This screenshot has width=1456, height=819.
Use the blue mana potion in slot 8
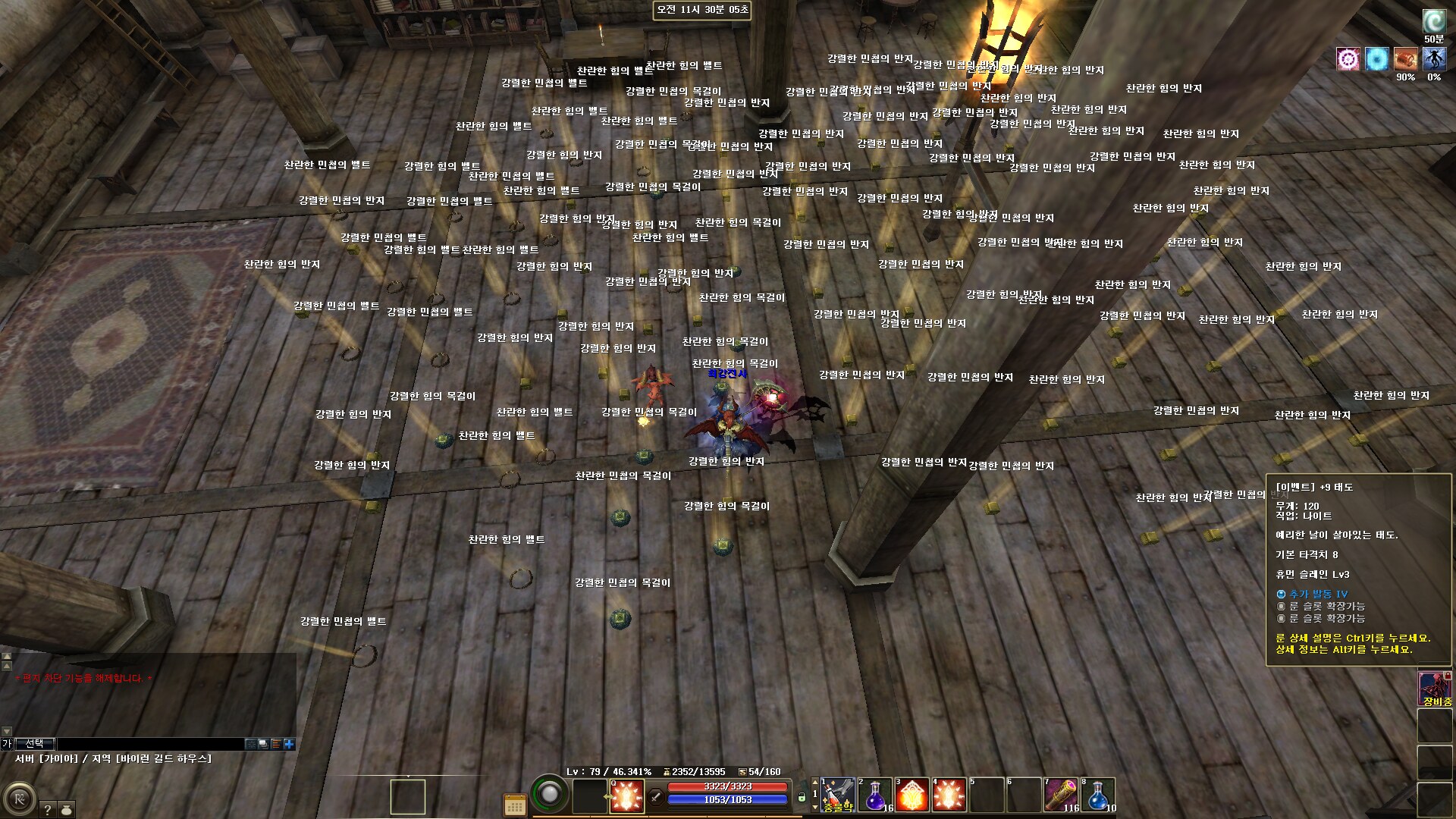coord(1097,795)
